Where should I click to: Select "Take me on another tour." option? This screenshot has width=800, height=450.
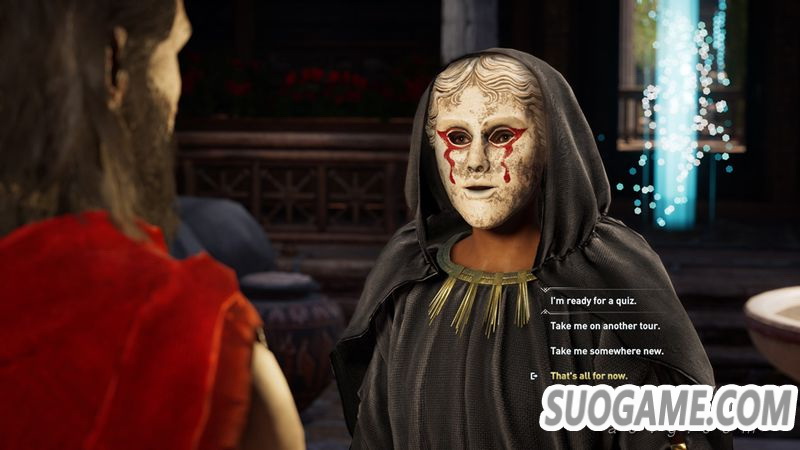605,326
